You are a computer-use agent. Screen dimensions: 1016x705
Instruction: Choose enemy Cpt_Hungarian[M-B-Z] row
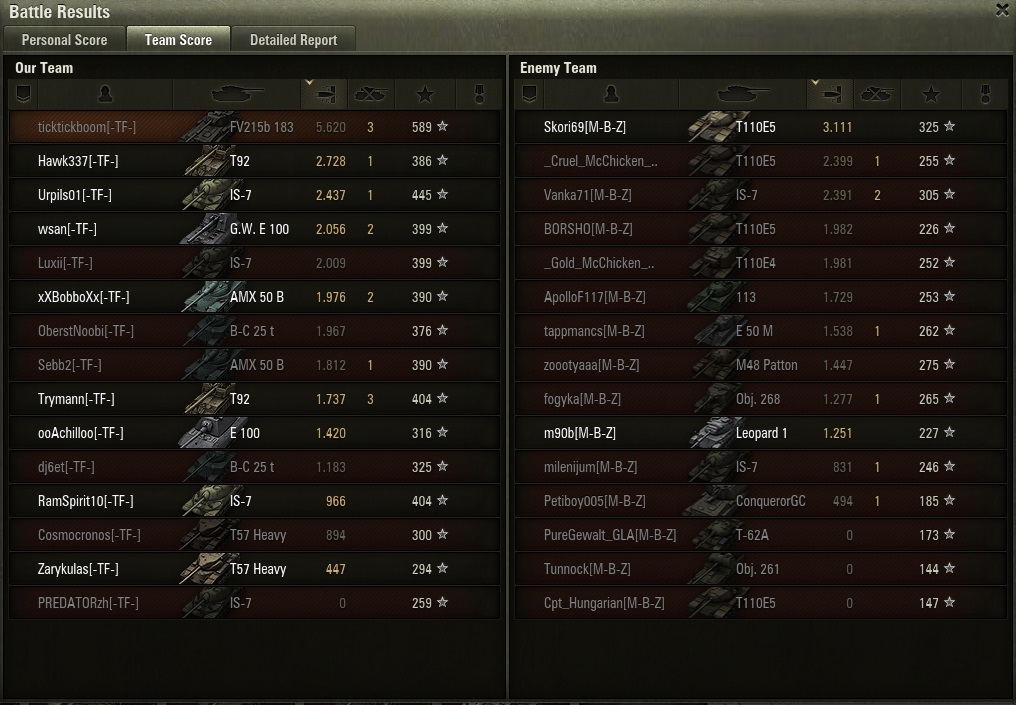(604, 603)
